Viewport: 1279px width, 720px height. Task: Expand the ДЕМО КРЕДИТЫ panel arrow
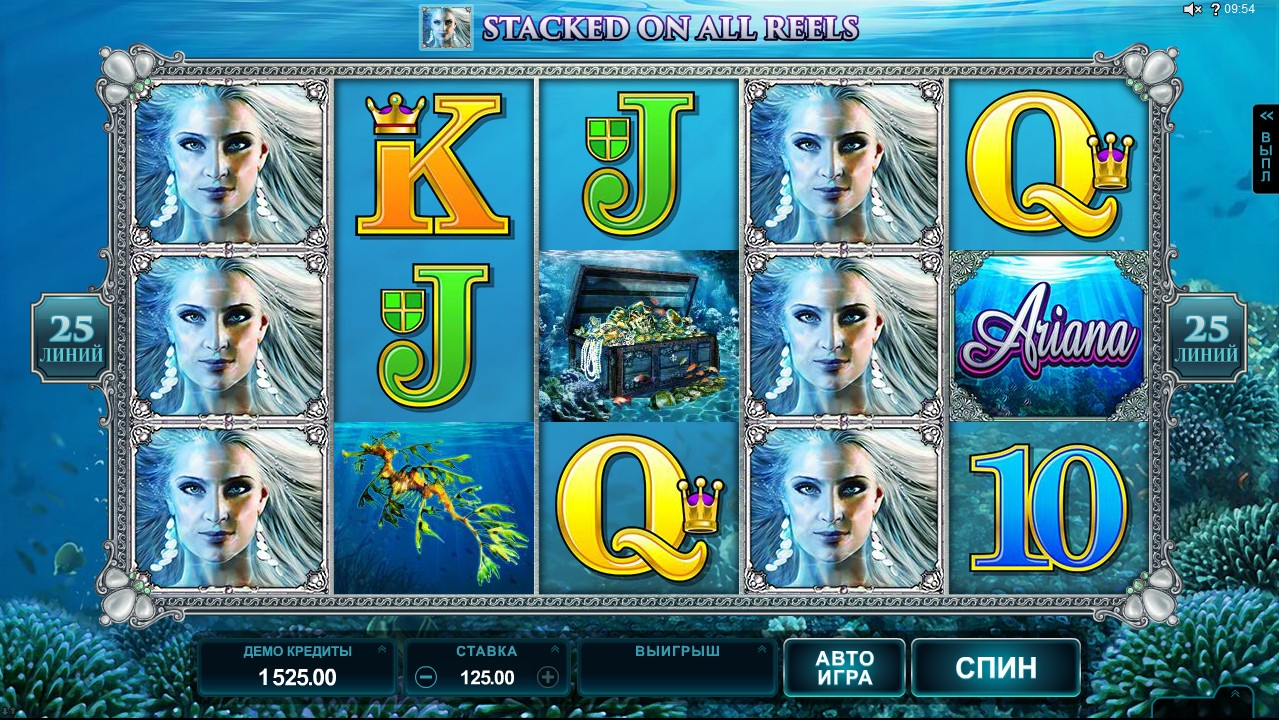tap(381, 650)
